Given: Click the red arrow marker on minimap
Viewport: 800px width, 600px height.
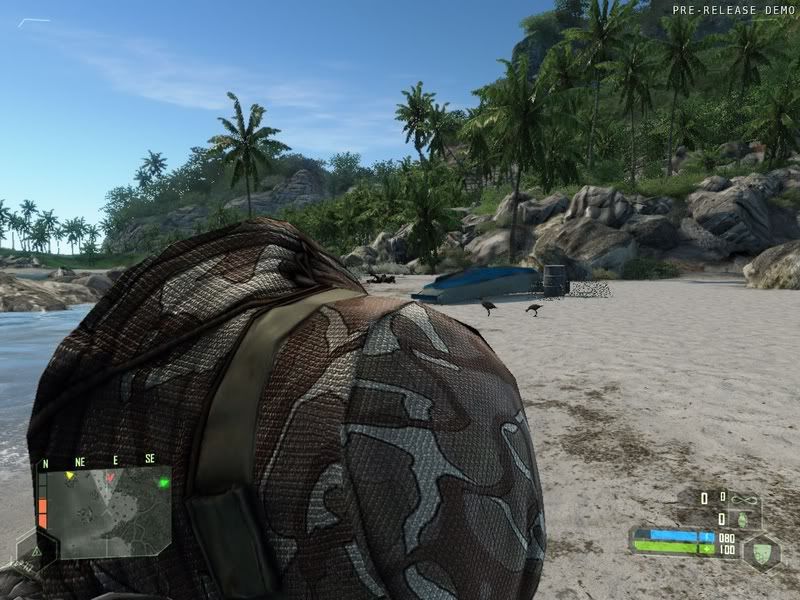Looking at the screenshot, I should point(112,478).
